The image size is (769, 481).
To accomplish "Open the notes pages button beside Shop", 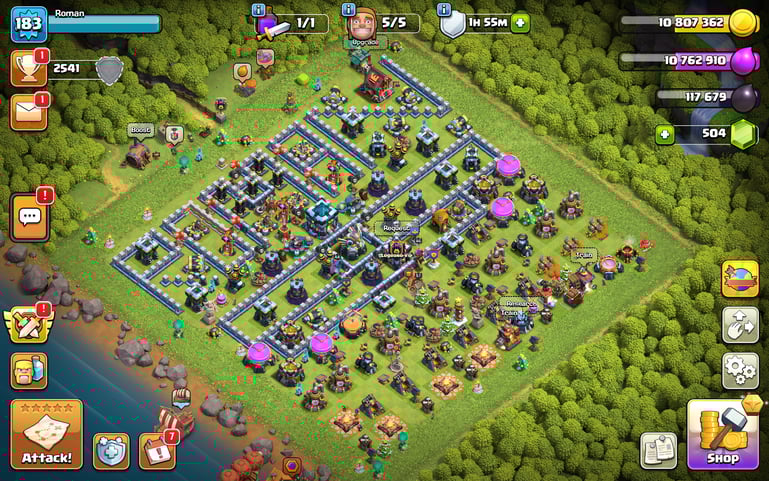I will (659, 450).
